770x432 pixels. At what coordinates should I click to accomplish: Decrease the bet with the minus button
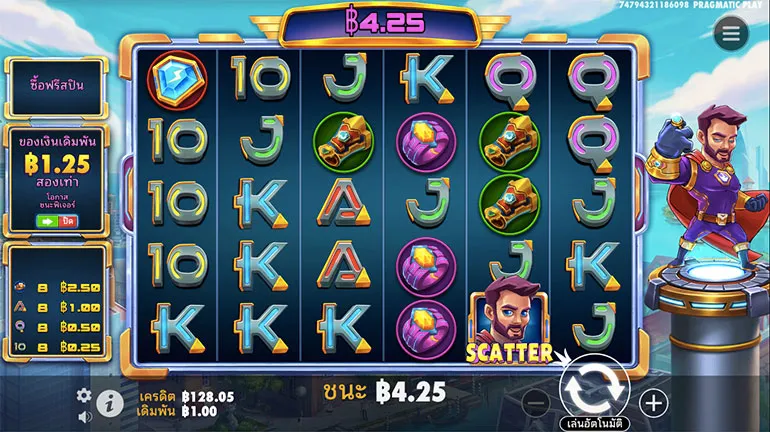[x=537, y=403]
